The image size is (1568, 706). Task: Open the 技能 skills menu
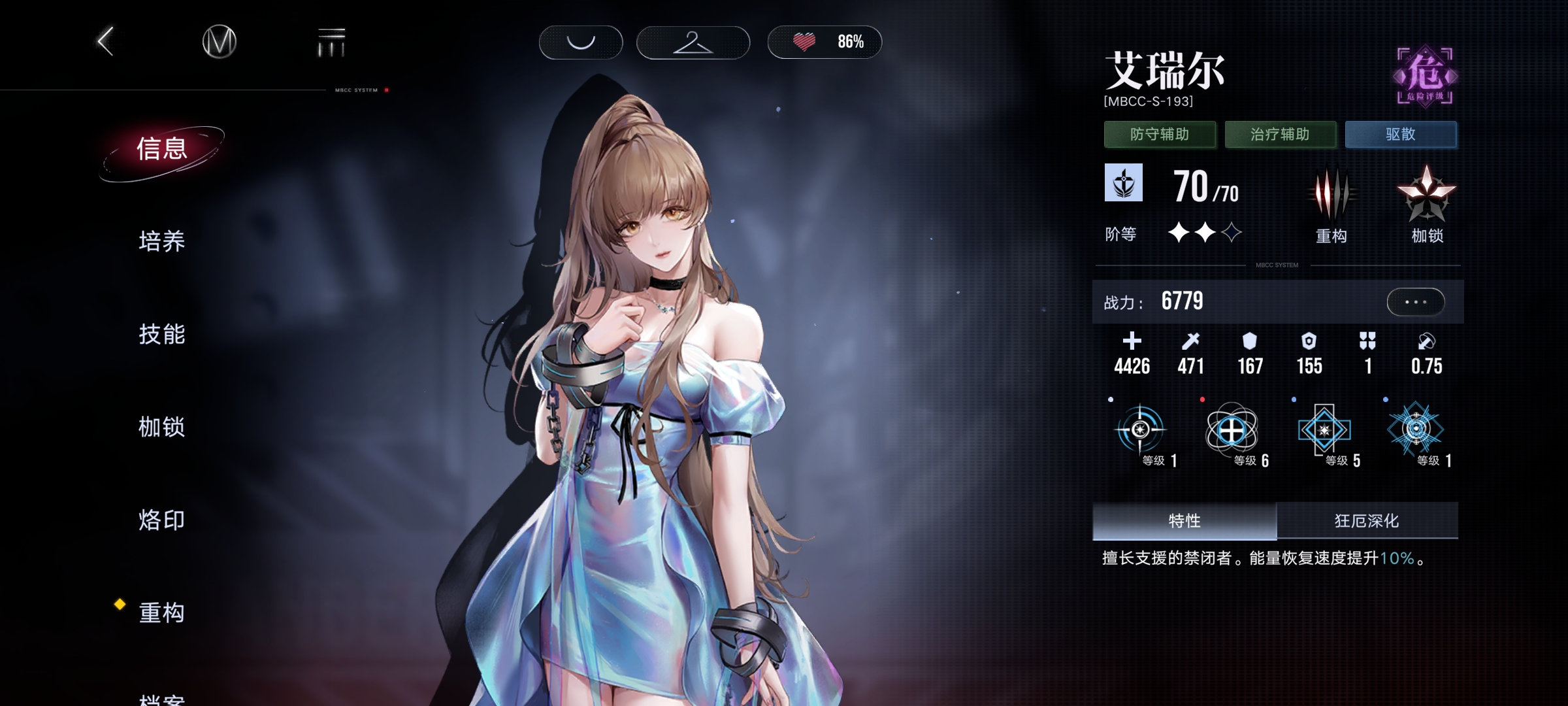(162, 335)
